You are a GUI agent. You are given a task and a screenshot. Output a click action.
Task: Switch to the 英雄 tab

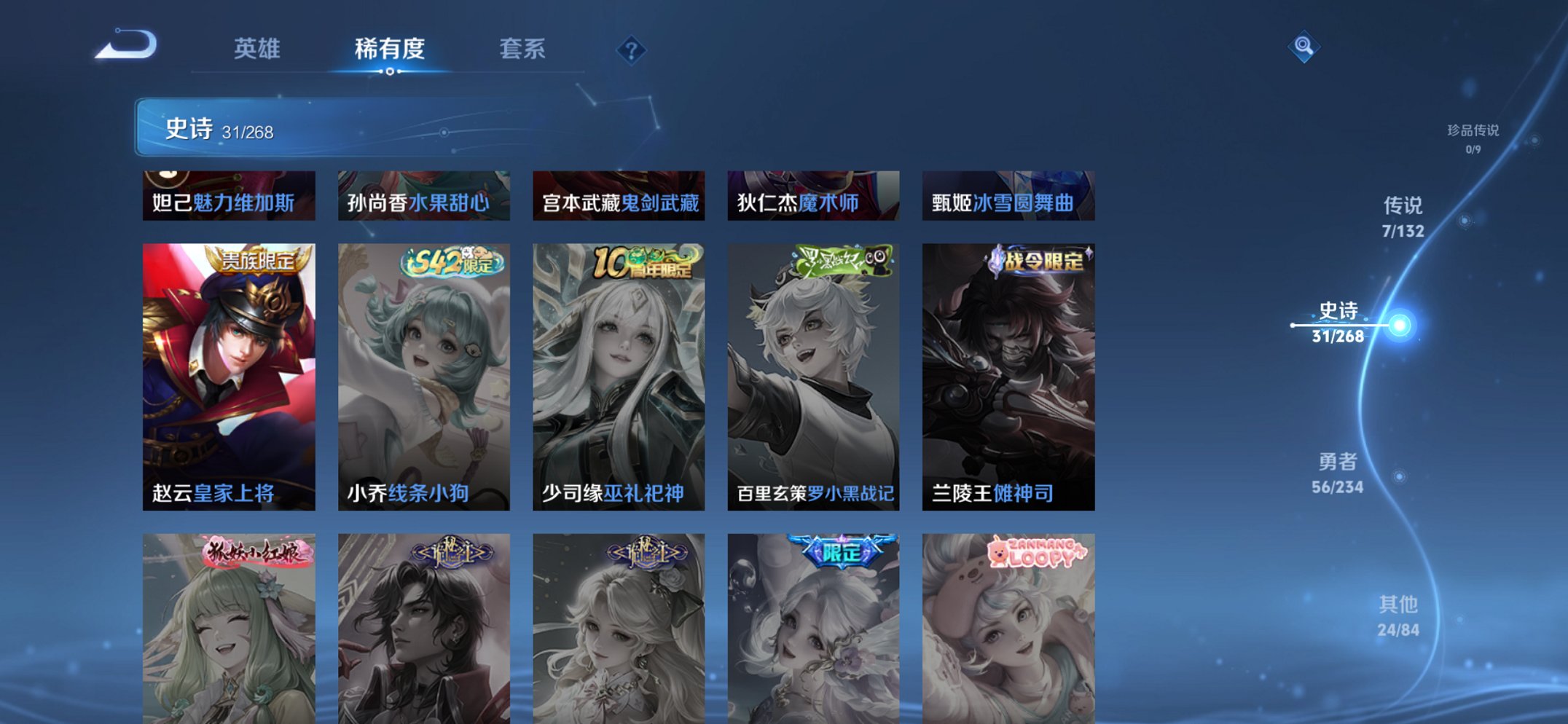pos(259,50)
